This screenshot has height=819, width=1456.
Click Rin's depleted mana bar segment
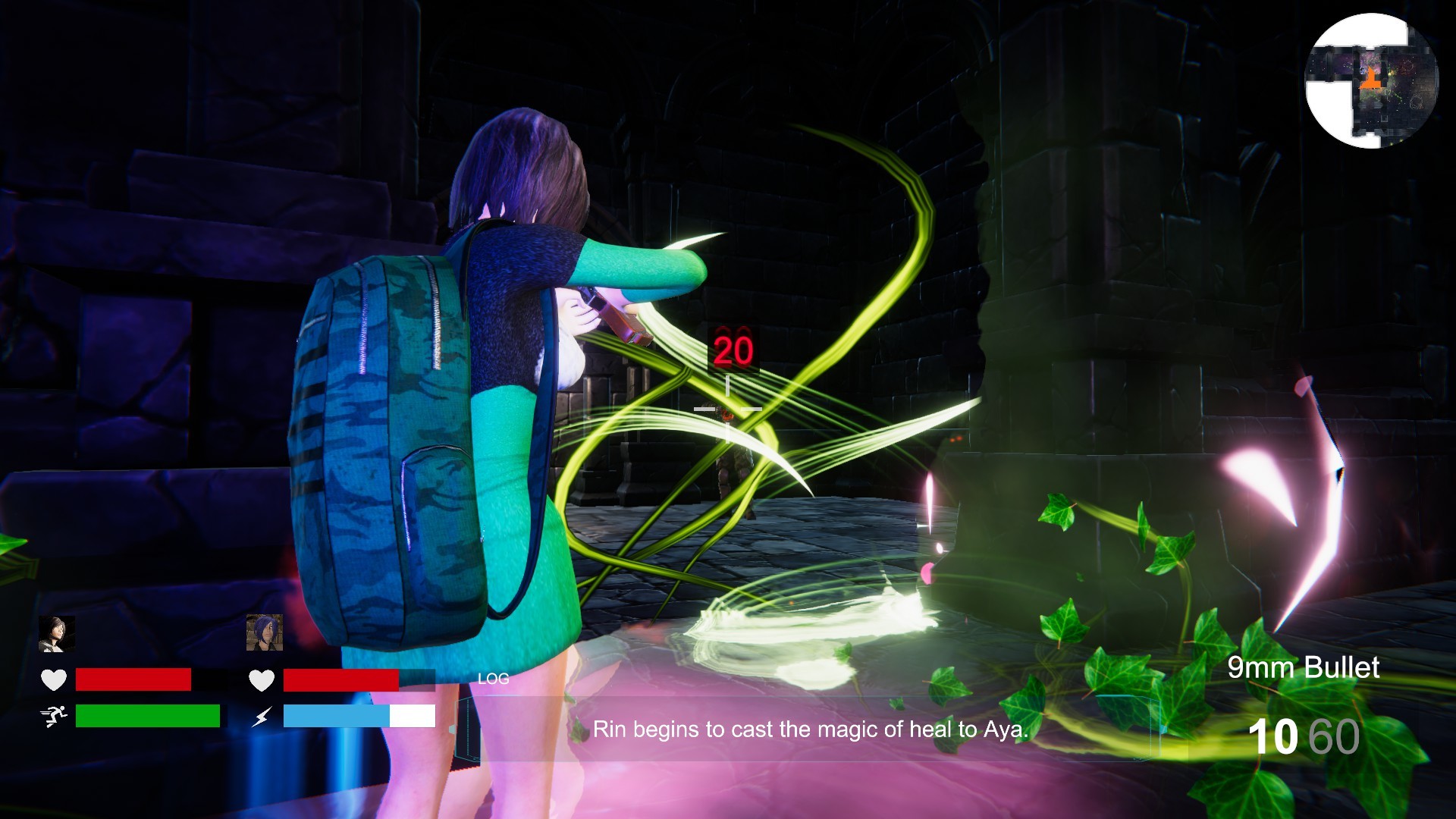pos(413,715)
